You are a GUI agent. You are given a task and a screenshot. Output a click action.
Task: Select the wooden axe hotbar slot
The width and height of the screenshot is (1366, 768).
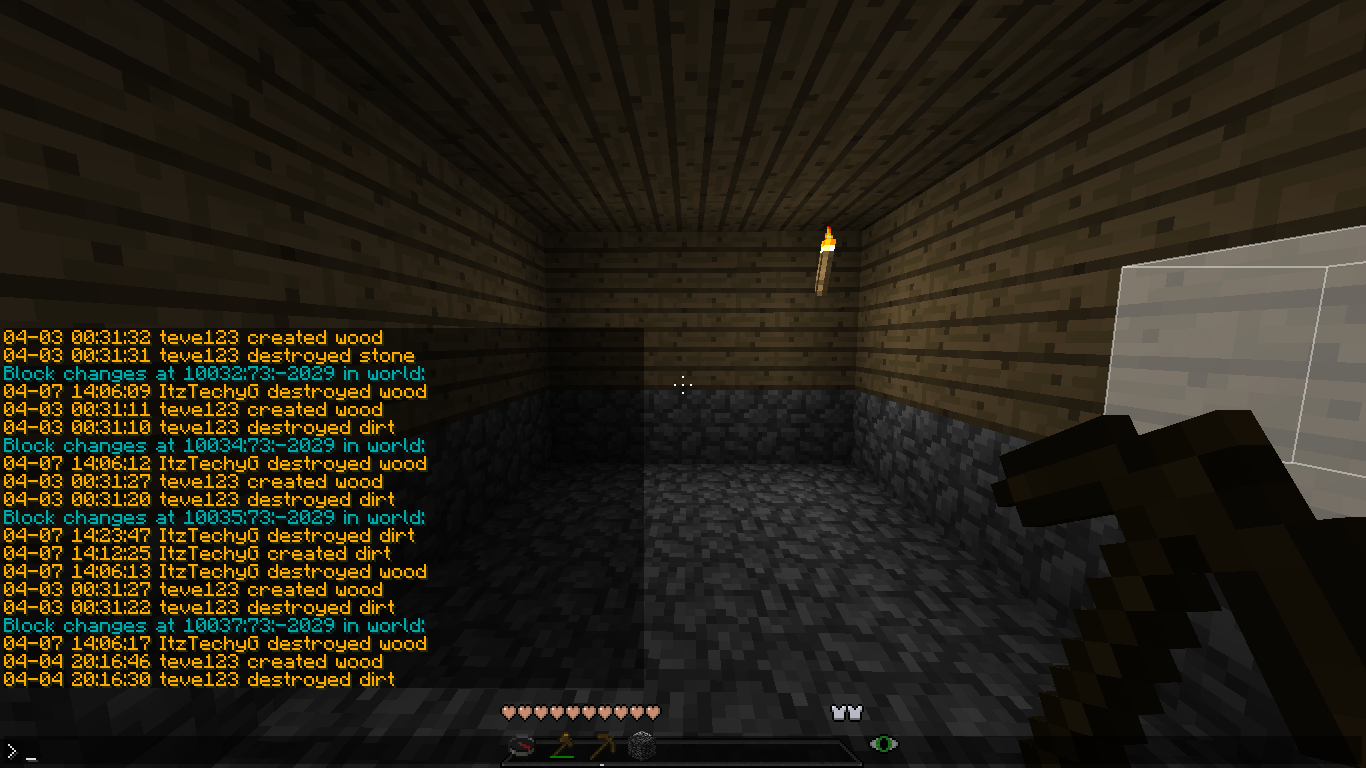[x=561, y=746]
